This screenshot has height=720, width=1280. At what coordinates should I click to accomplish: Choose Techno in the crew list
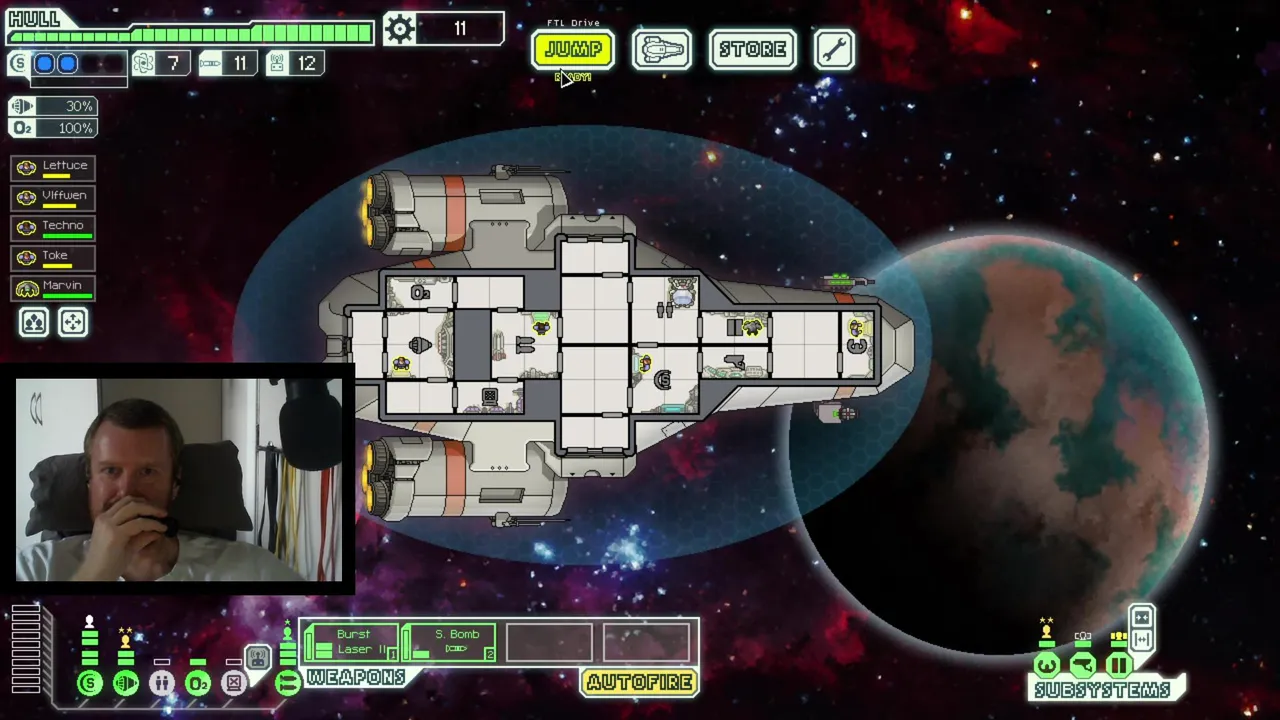click(x=54, y=228)
